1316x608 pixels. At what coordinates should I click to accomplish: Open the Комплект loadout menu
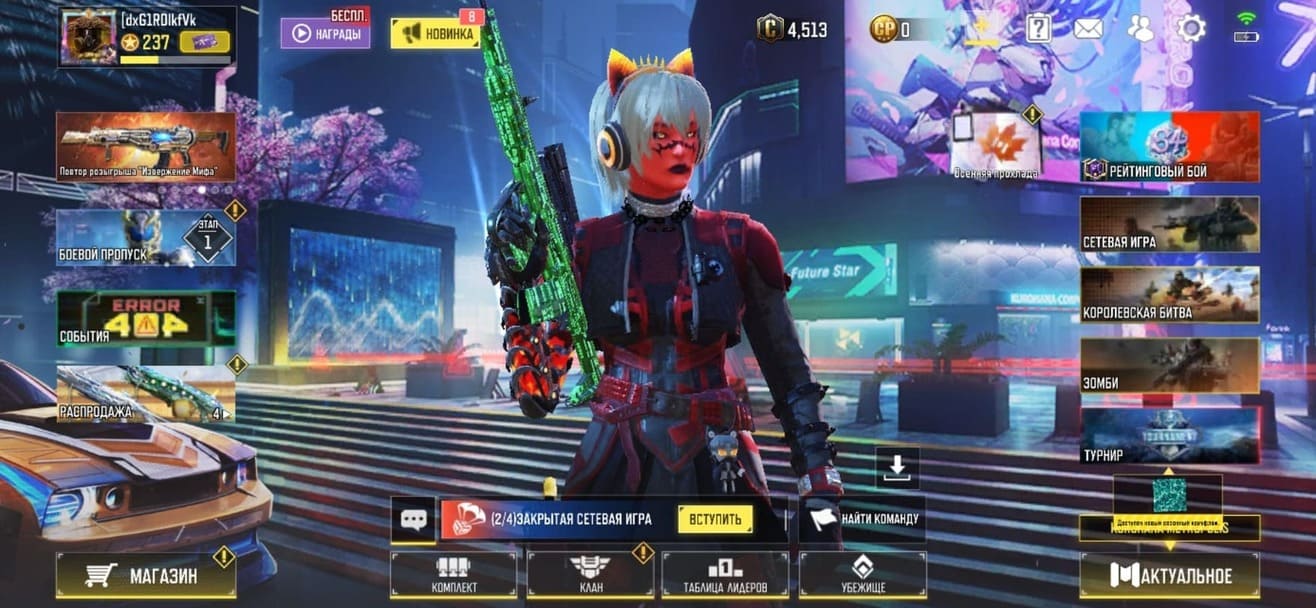click(x=454, y=575)
